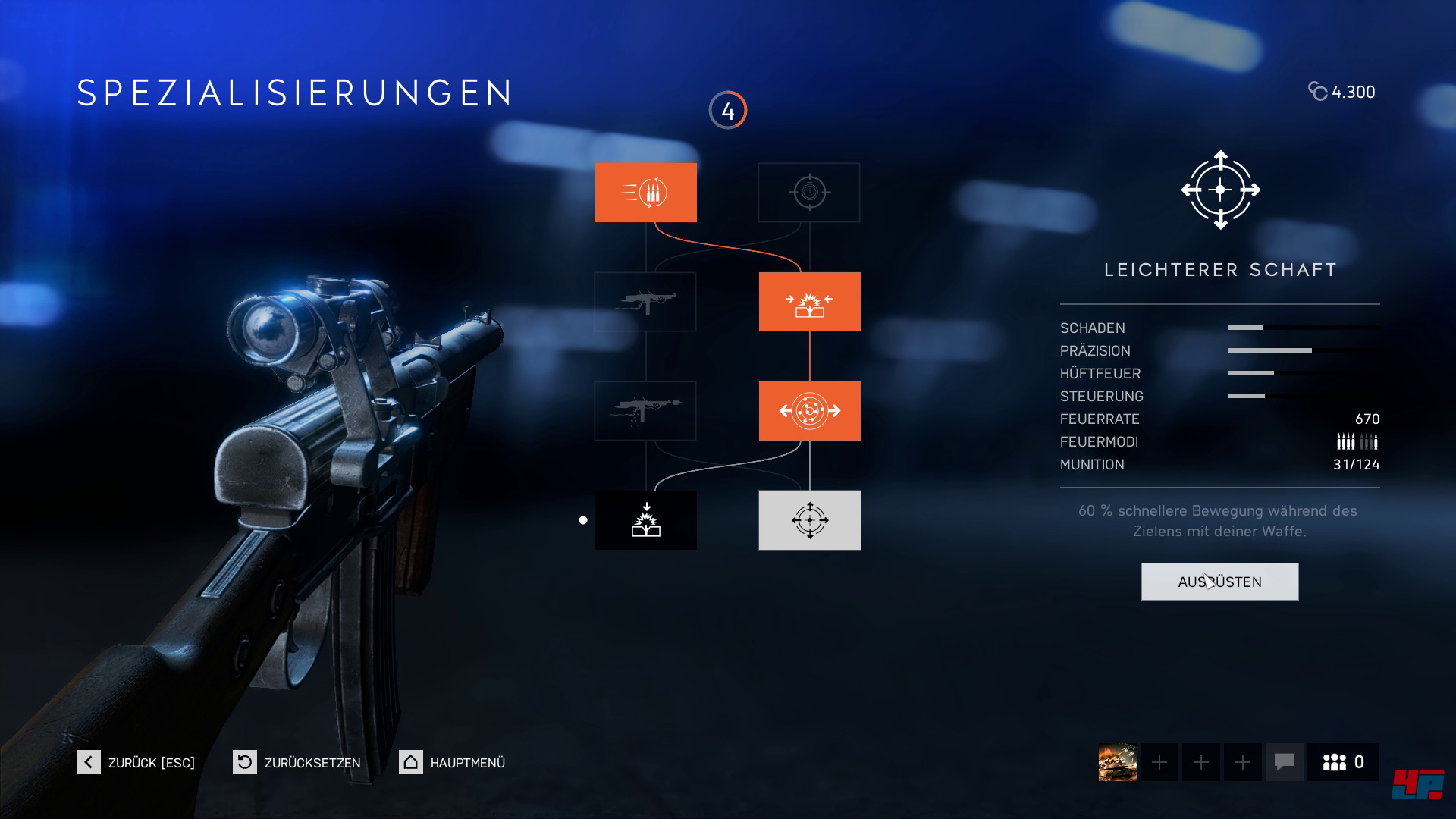Choose the black downward-arrow recoil tile

click(x=645, y=520)
